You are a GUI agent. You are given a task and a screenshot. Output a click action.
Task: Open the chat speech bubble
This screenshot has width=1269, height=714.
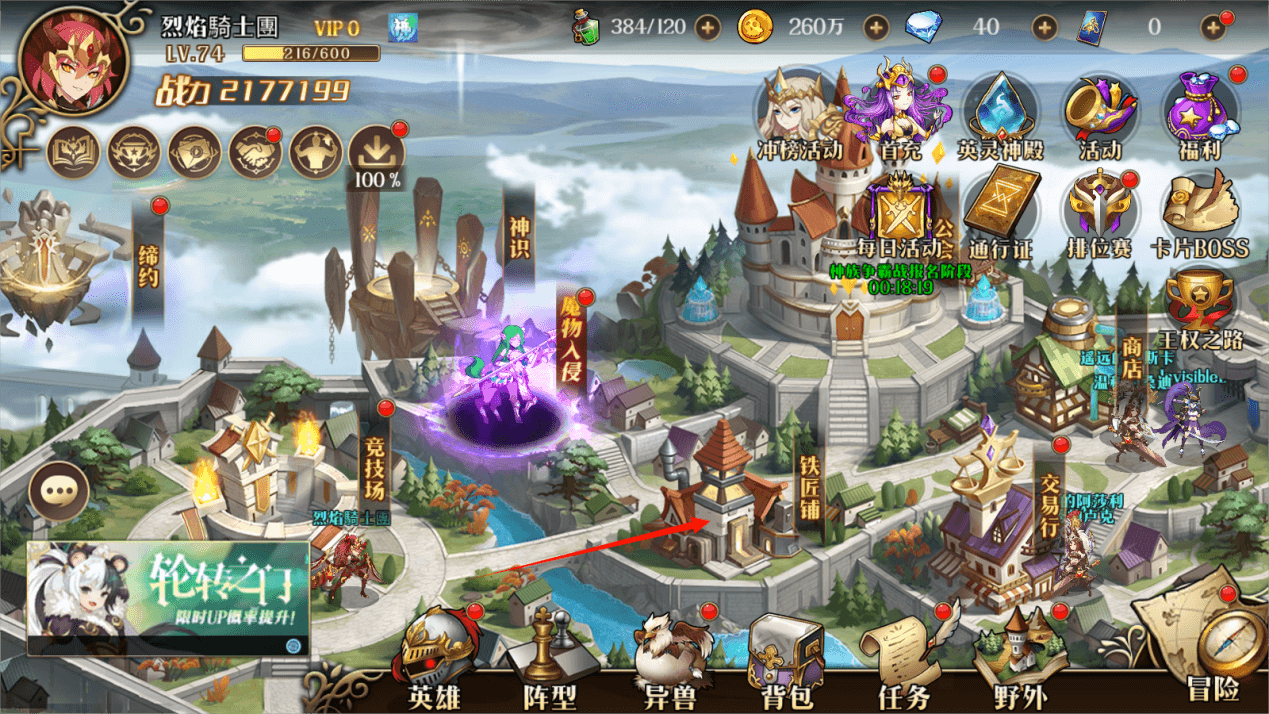pos(59,492)
